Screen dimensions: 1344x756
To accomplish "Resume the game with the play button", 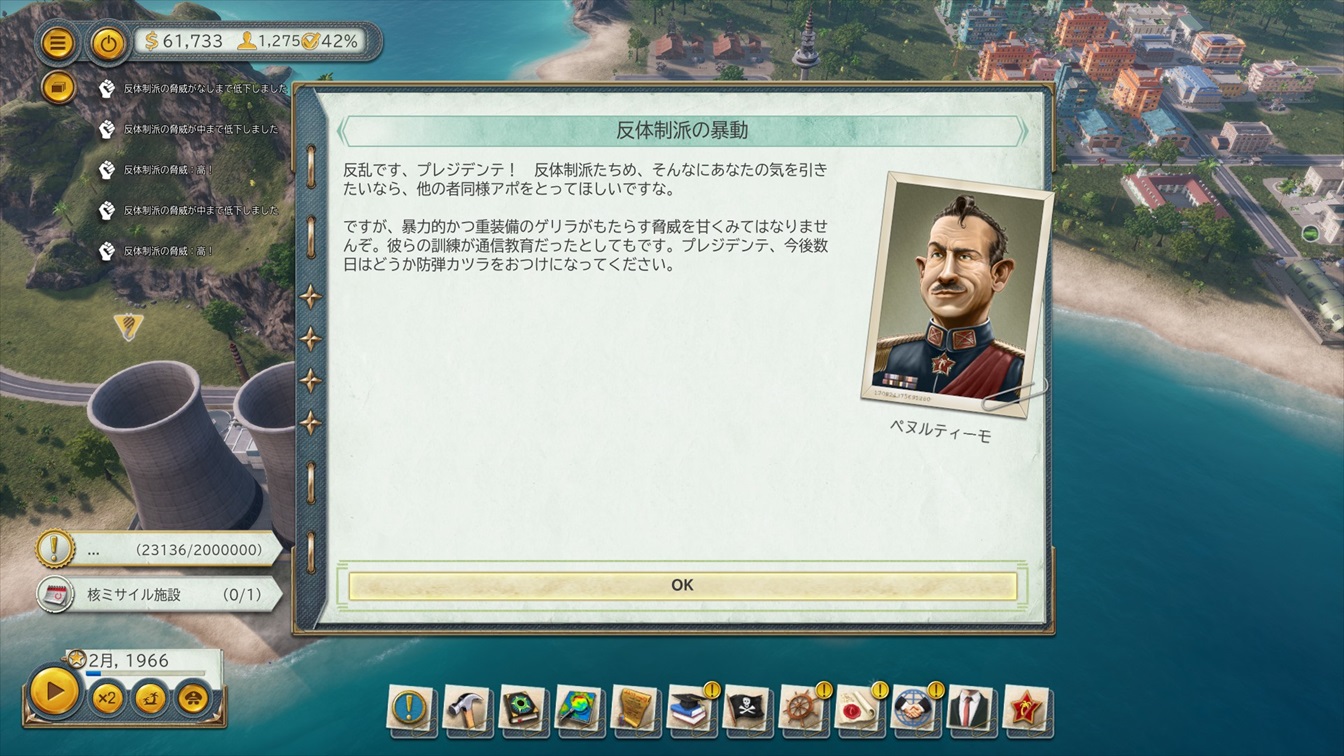I will coord(55,690).
